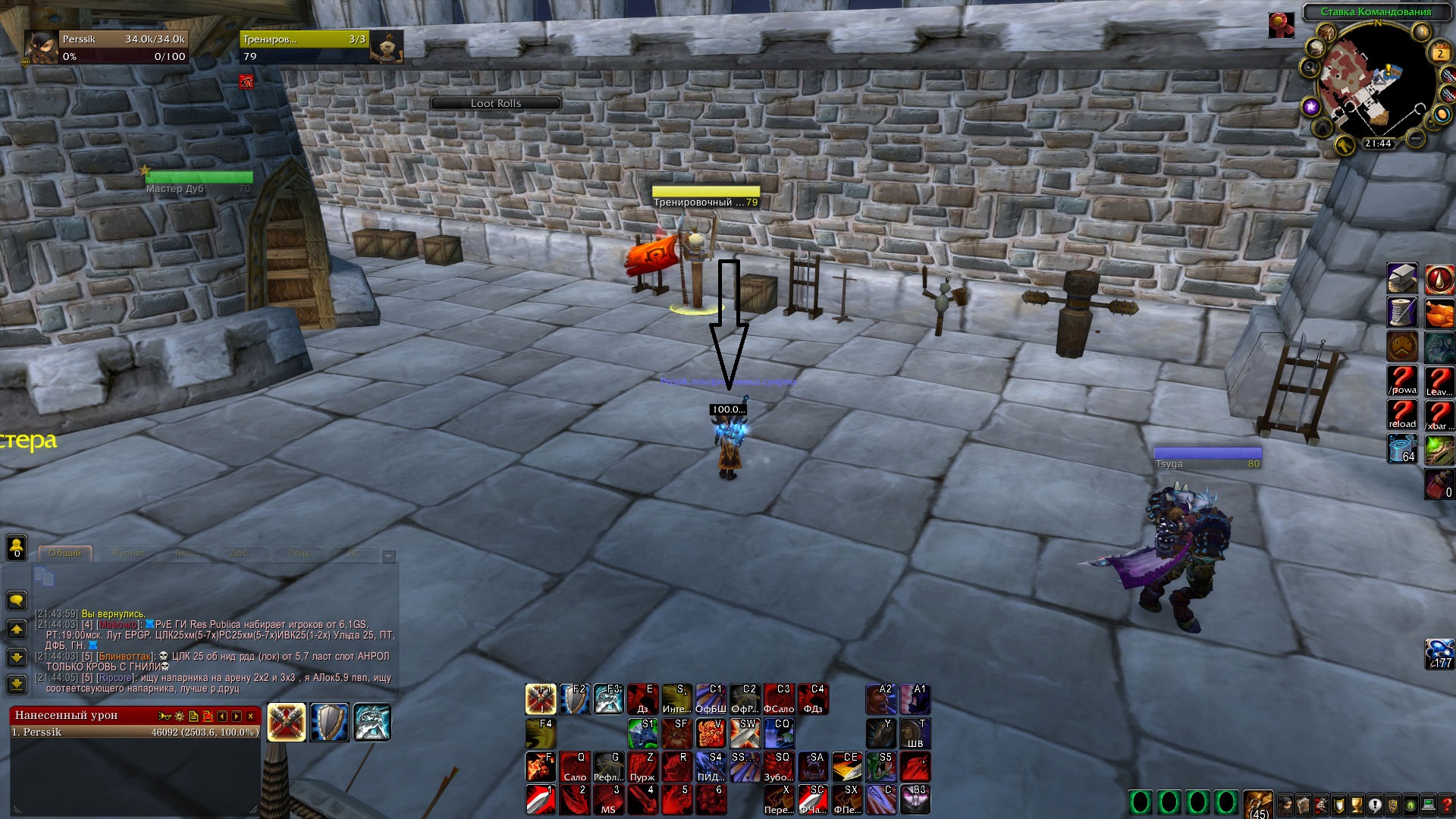Switch to the shield stance labeled F2
The height and width of the screenshot is (819, 1456).
click(x=575, y=699)
